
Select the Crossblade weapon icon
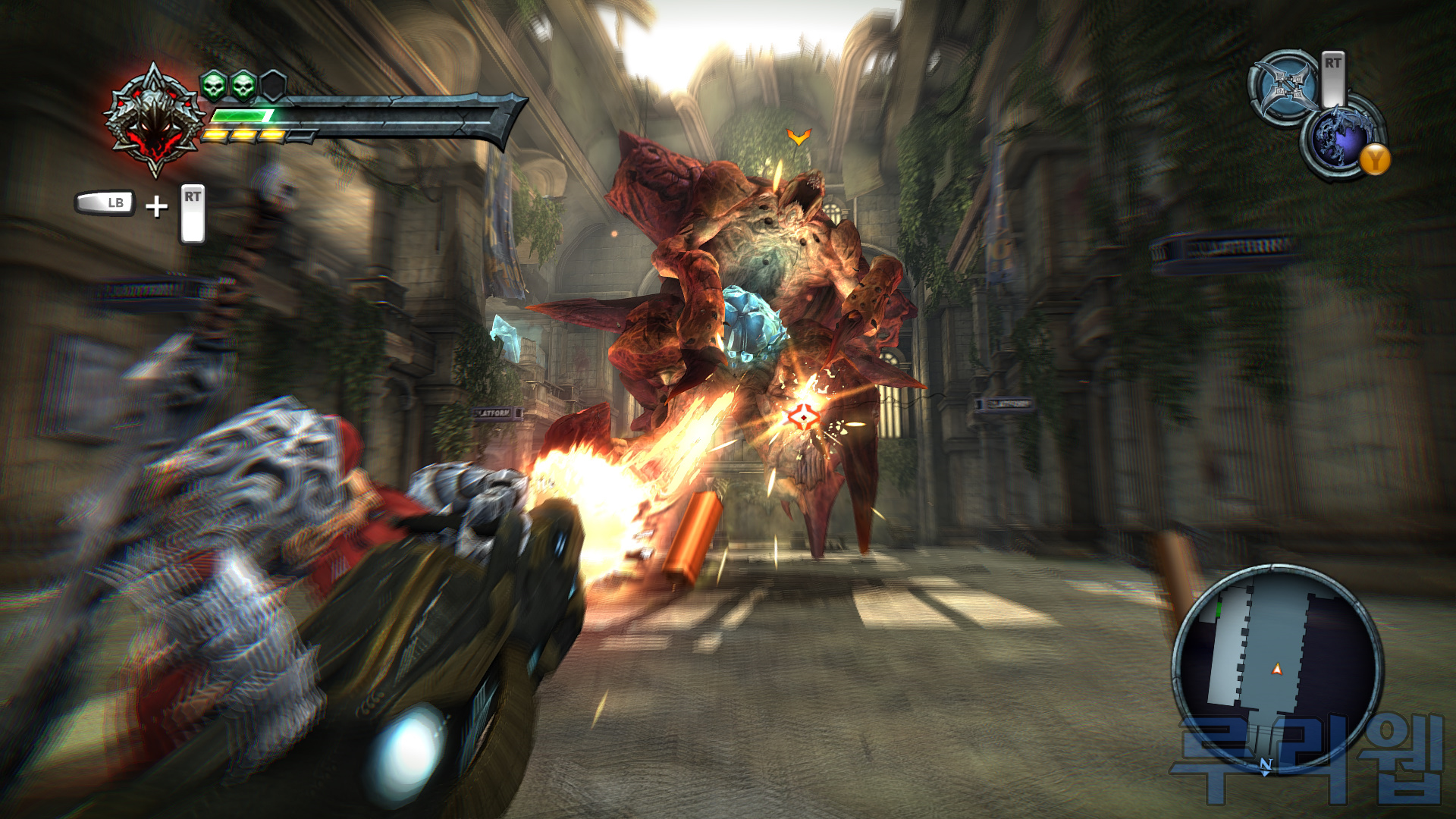pyautogui.click(x=1285, y=86)
